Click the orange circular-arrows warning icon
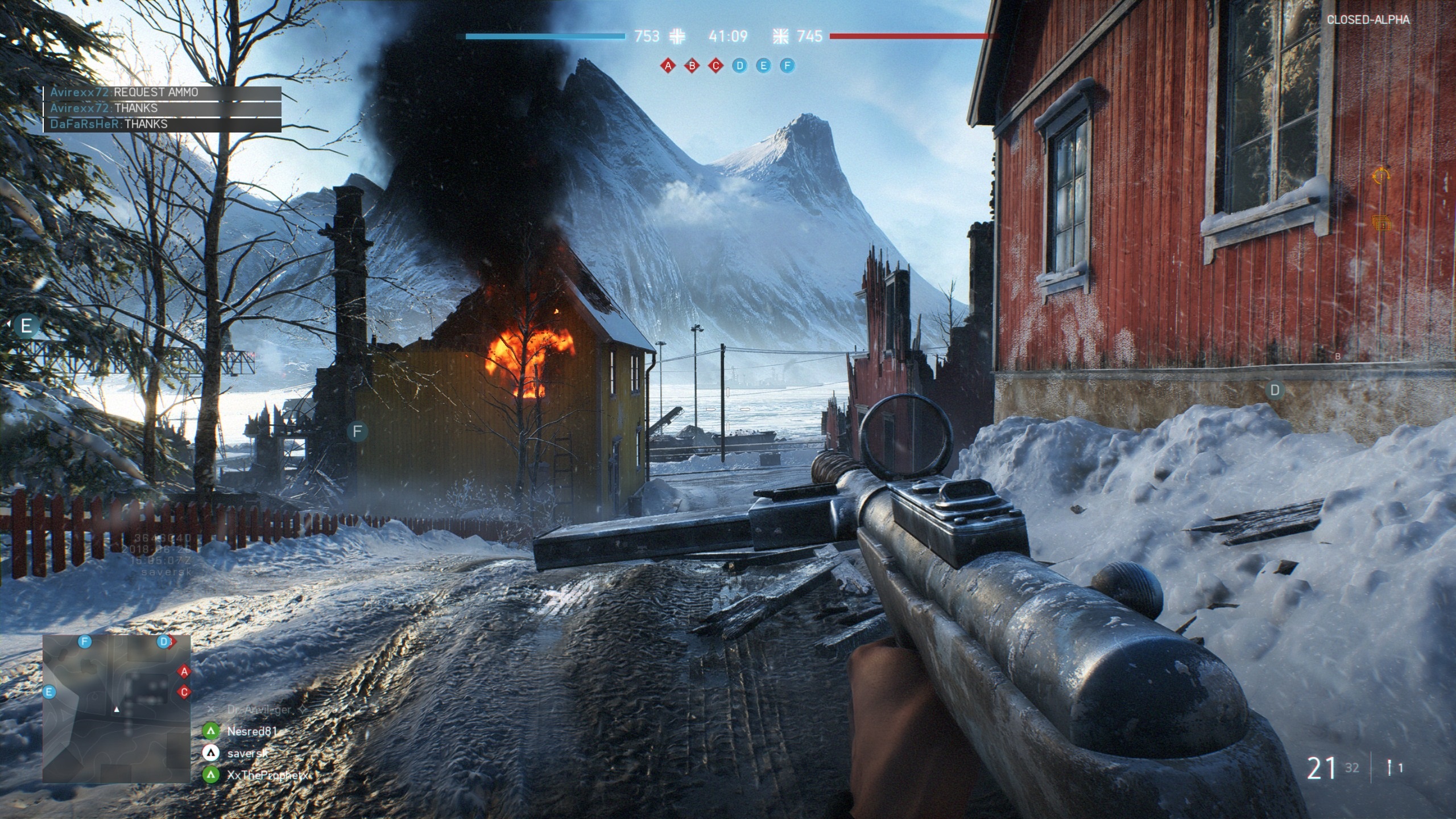This screenshot has width=1456, height=819. [1380, 176]
